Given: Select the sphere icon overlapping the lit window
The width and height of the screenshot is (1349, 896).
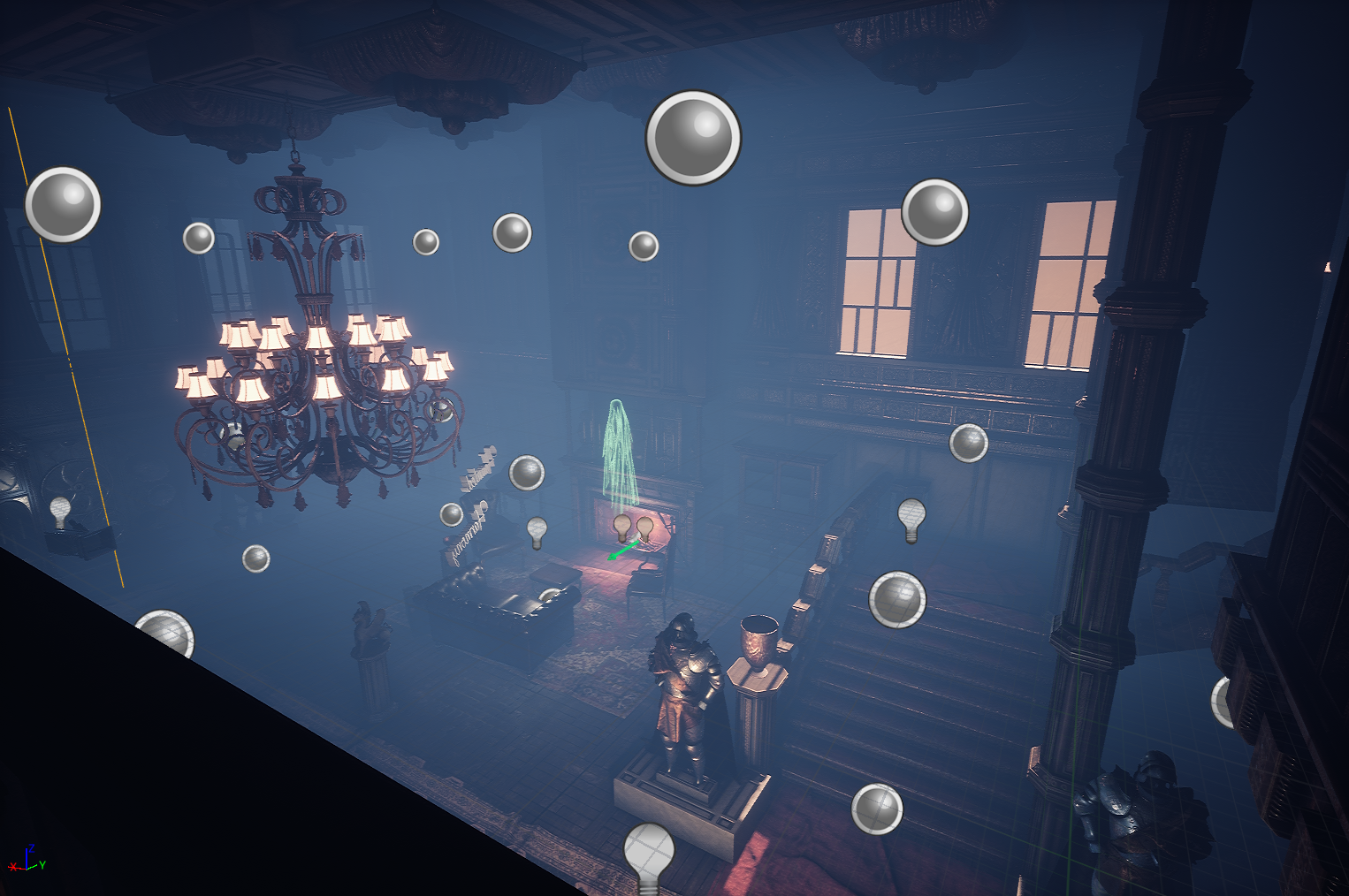Looking at the screenshot, I should click(934, 212).
